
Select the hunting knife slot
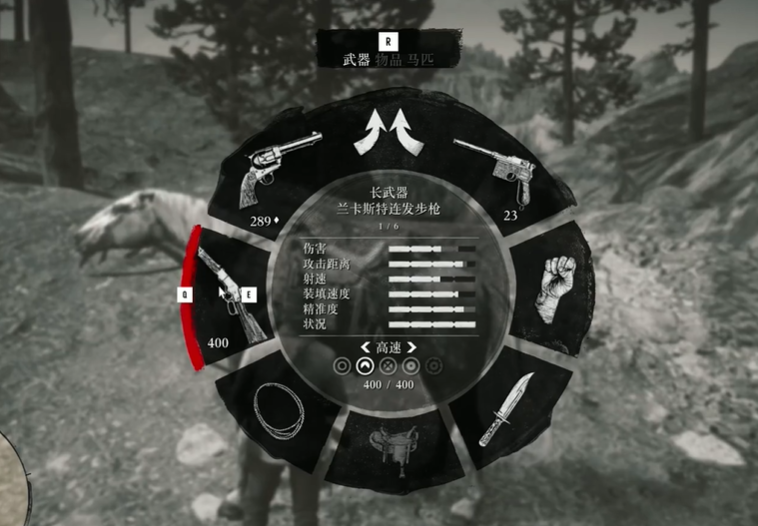507,409
